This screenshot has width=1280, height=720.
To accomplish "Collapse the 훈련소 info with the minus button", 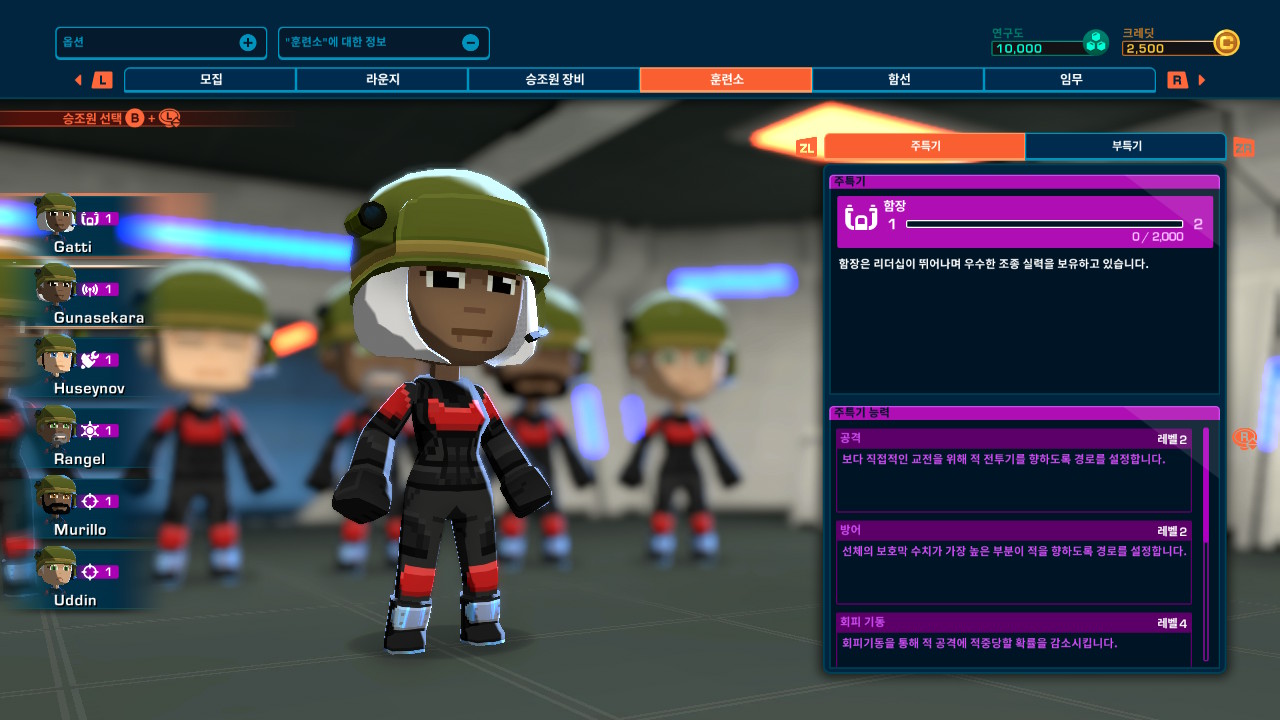I will pos(471,42).
